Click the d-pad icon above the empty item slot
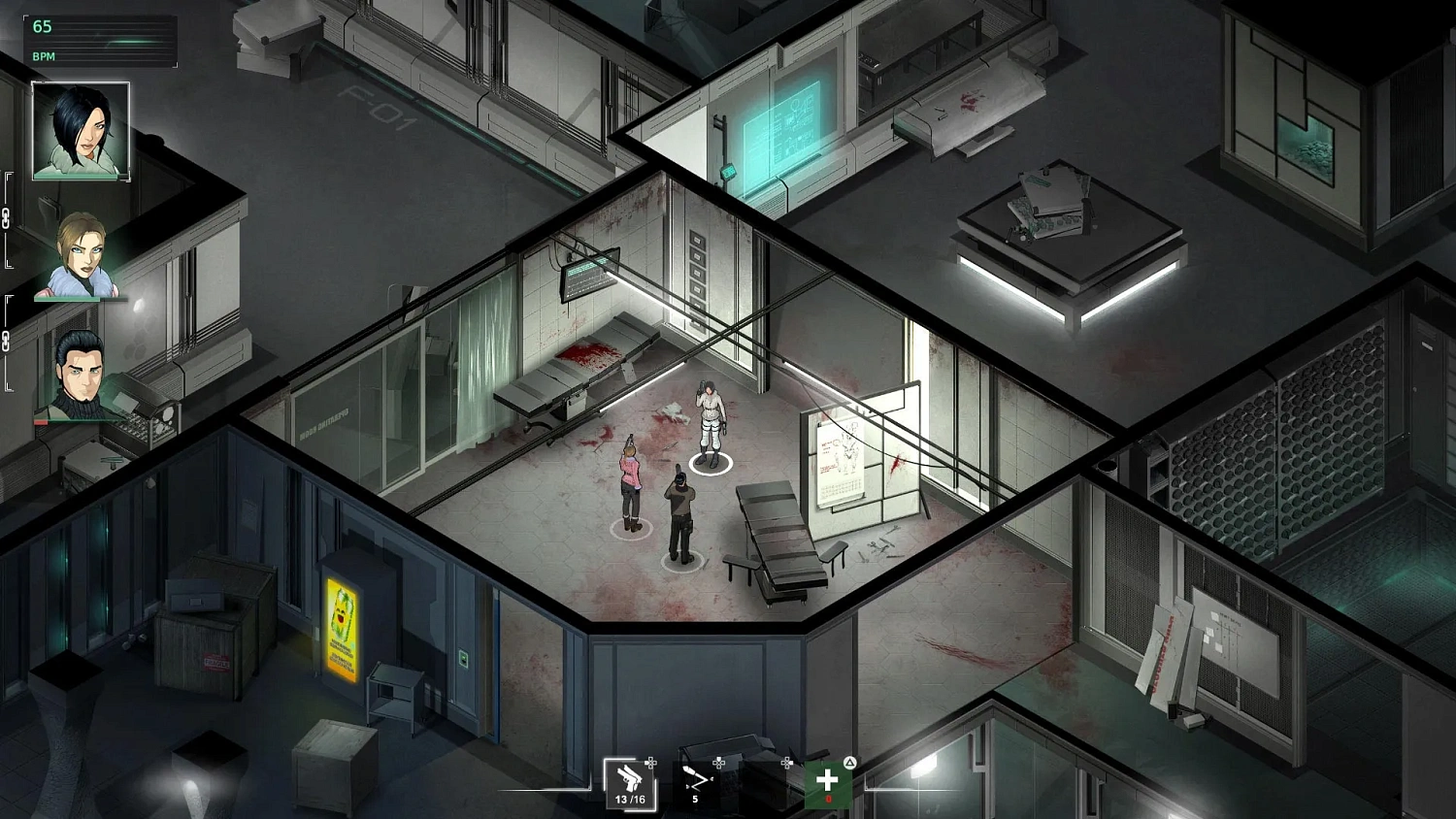The width and height of the screenshot is (1456, 819). [787, 763]
